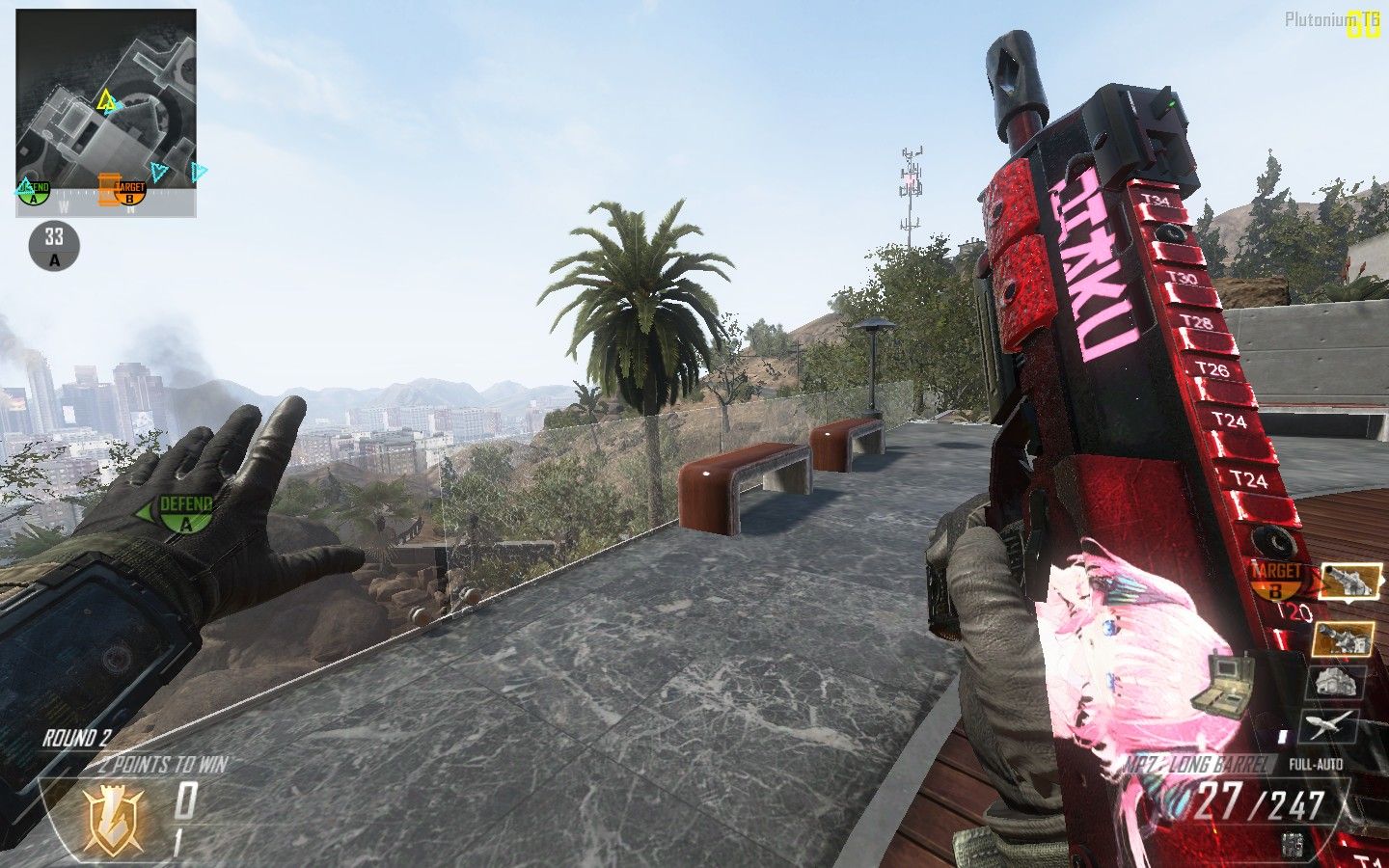The width and height of the screenshot is (1389, 868).
Task: Select the Defend A marker on the minimap
Action: (x=34, y=192)
